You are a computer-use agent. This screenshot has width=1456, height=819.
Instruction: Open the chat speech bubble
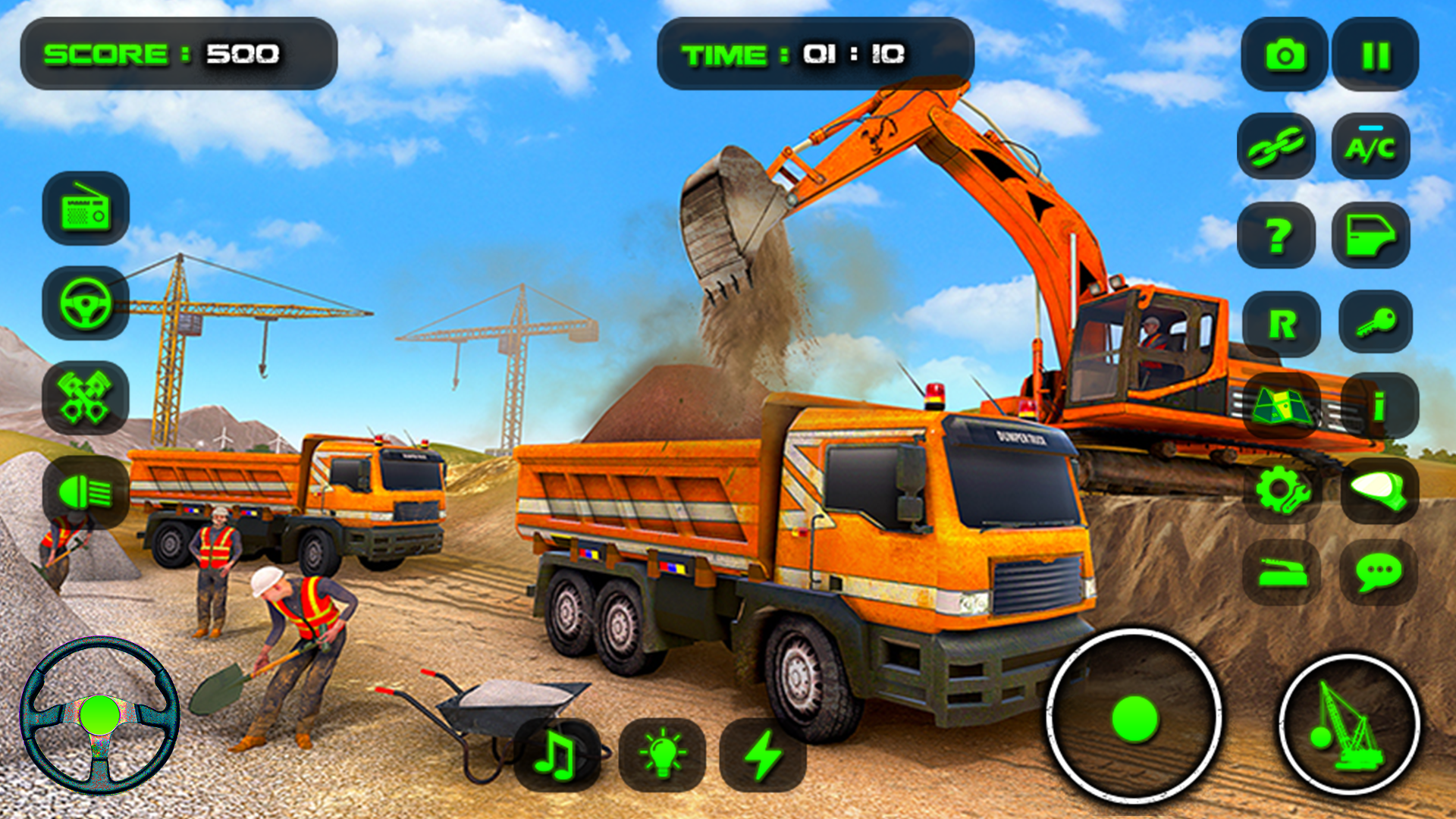point(1379,573)
